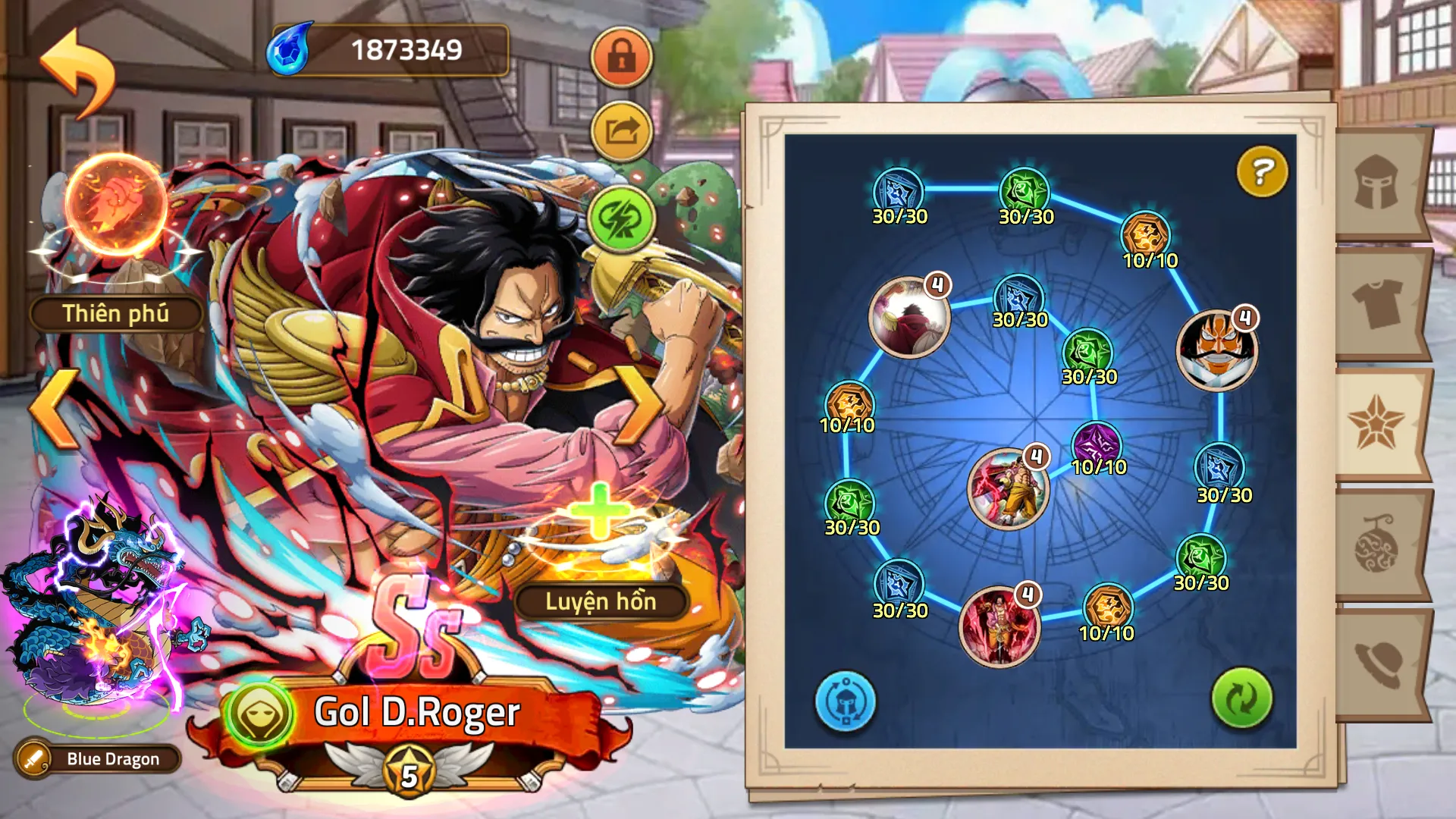Open Luyện hồn soul training

point(601,601)
